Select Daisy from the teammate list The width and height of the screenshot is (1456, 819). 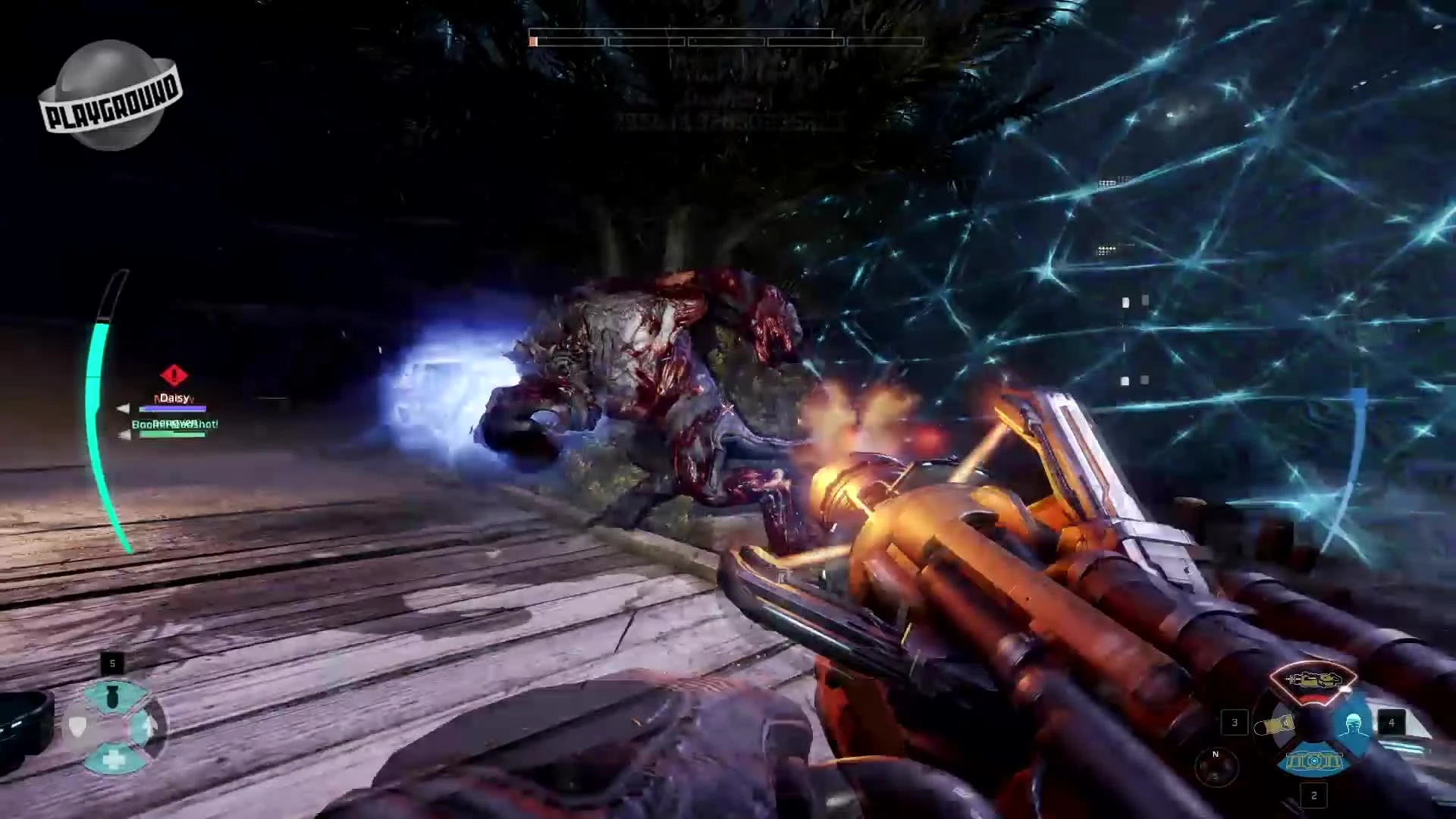tap(174, 397)
